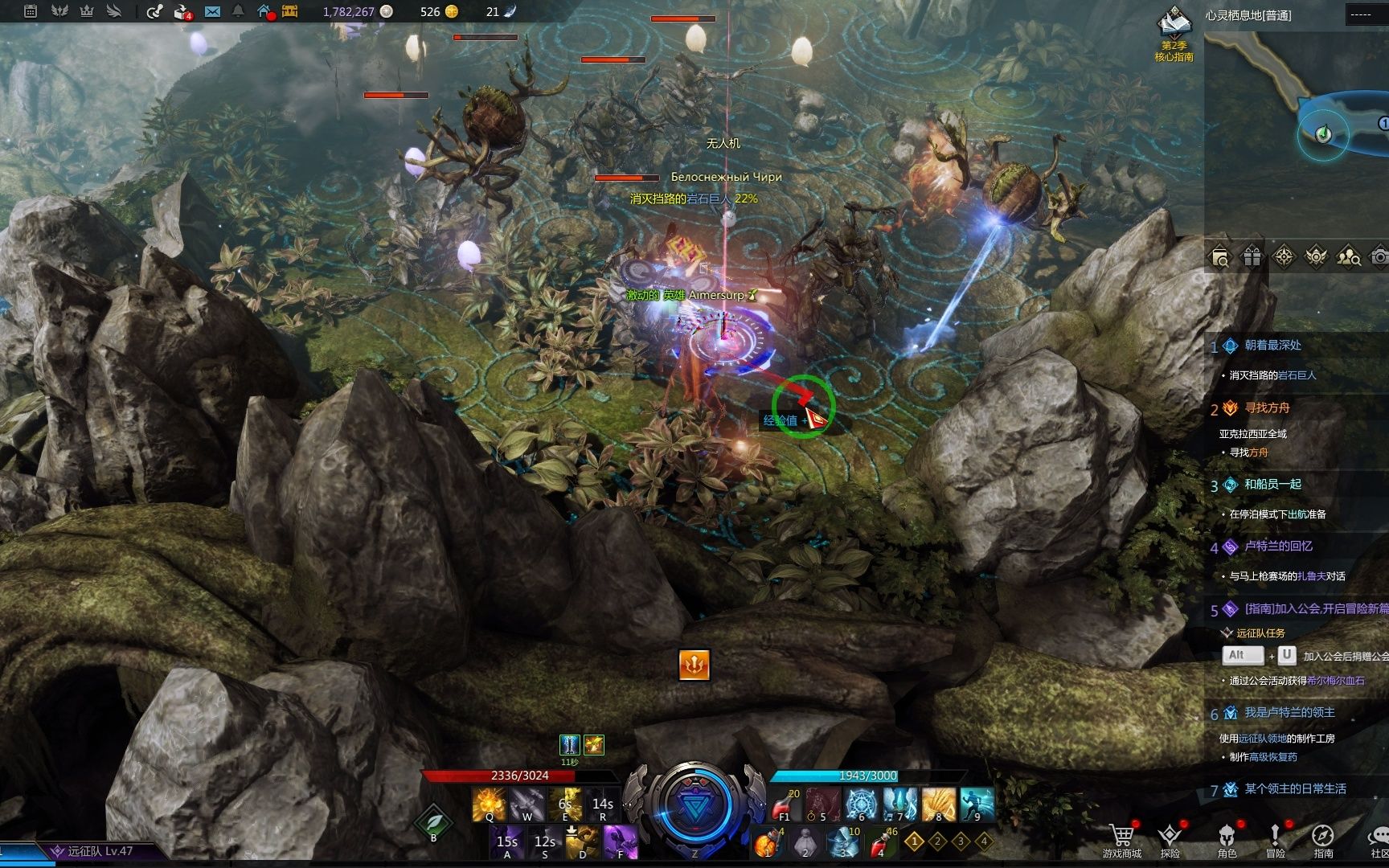Open the stronghold house icon
Image resolution: width=1389 pixels, height=868 pixels.
pos(264,11)
